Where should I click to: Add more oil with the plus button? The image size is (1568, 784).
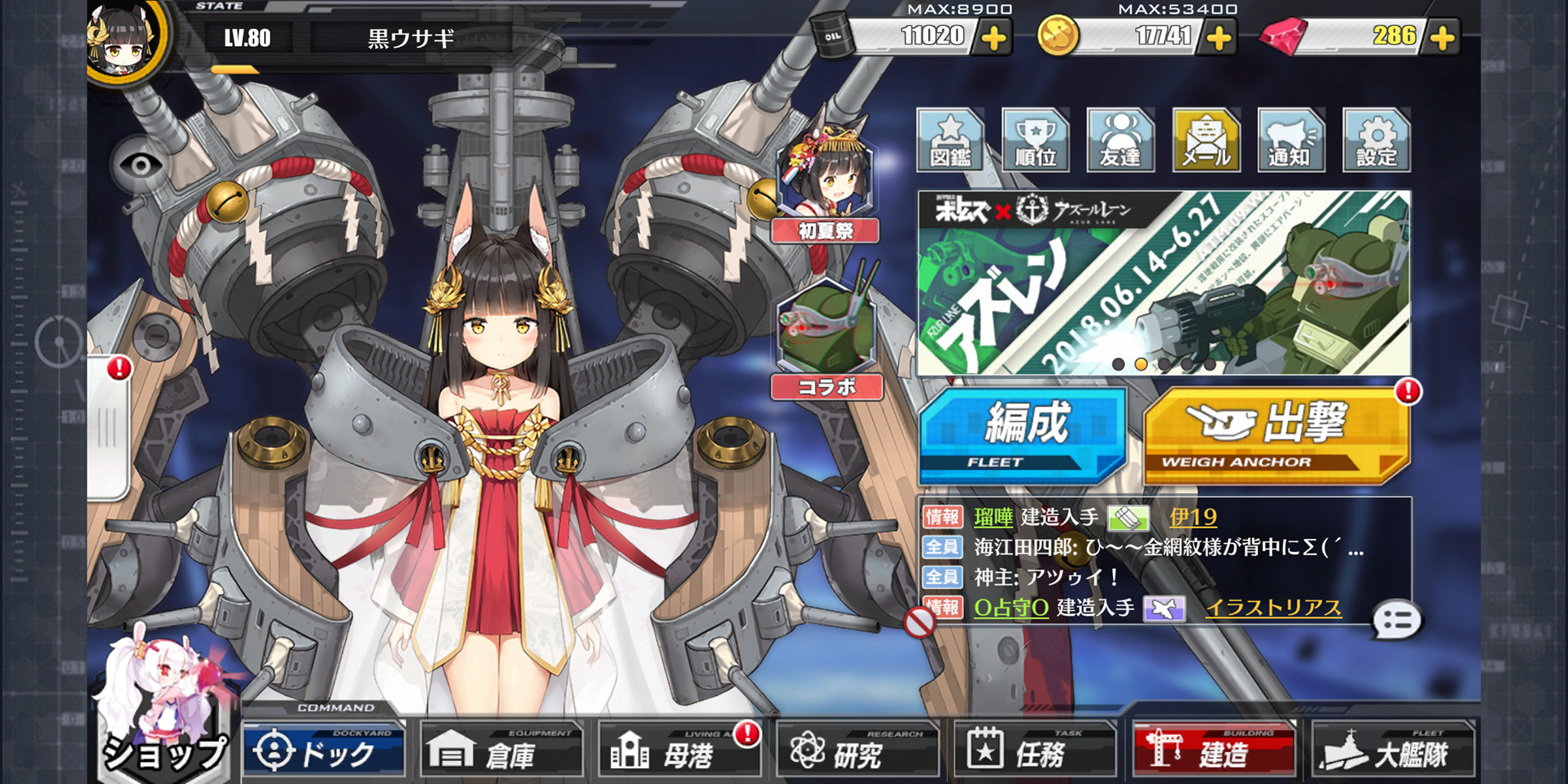tap(994, 38)
